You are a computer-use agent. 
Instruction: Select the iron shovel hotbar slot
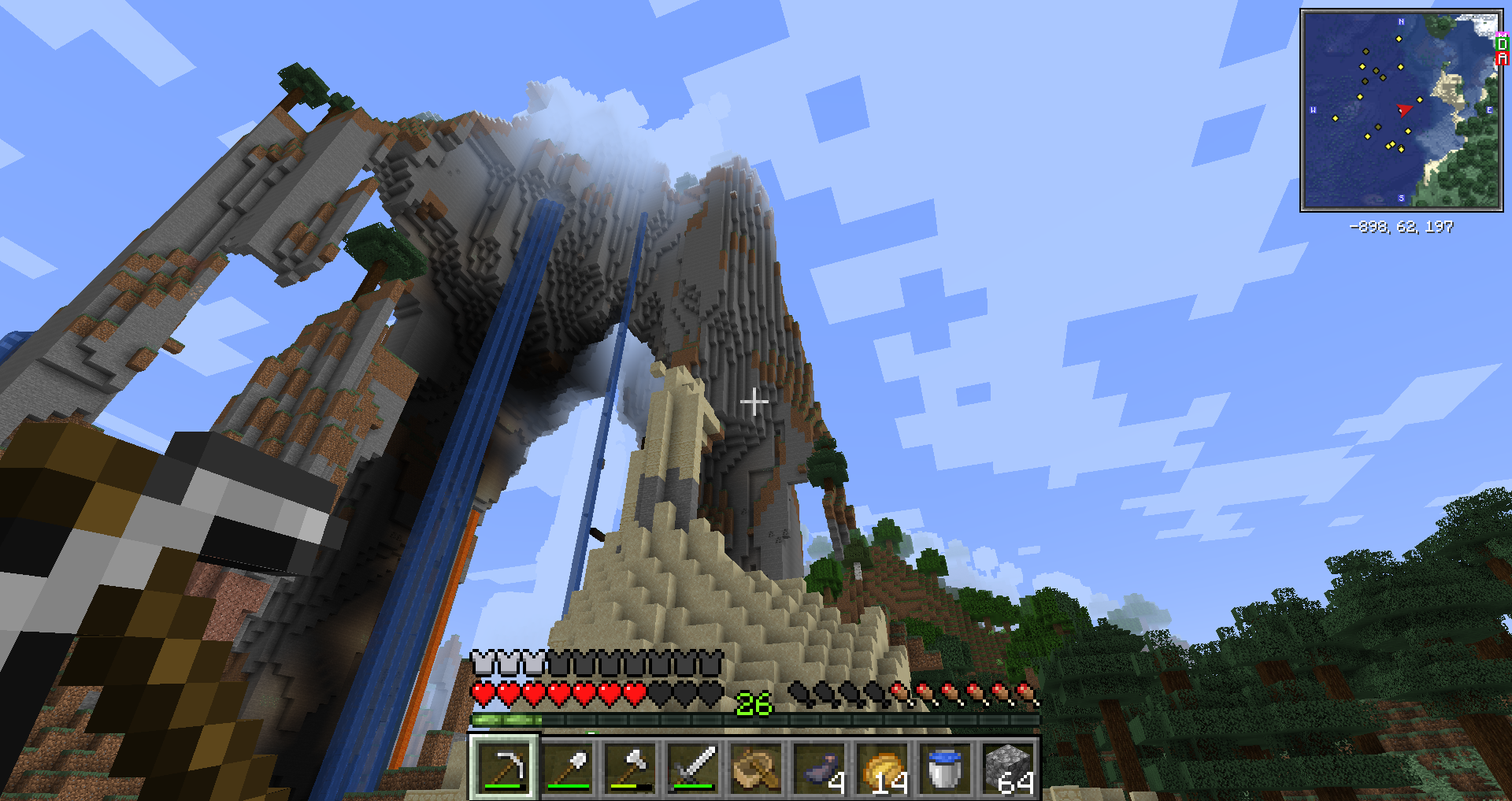click(568, 767)
